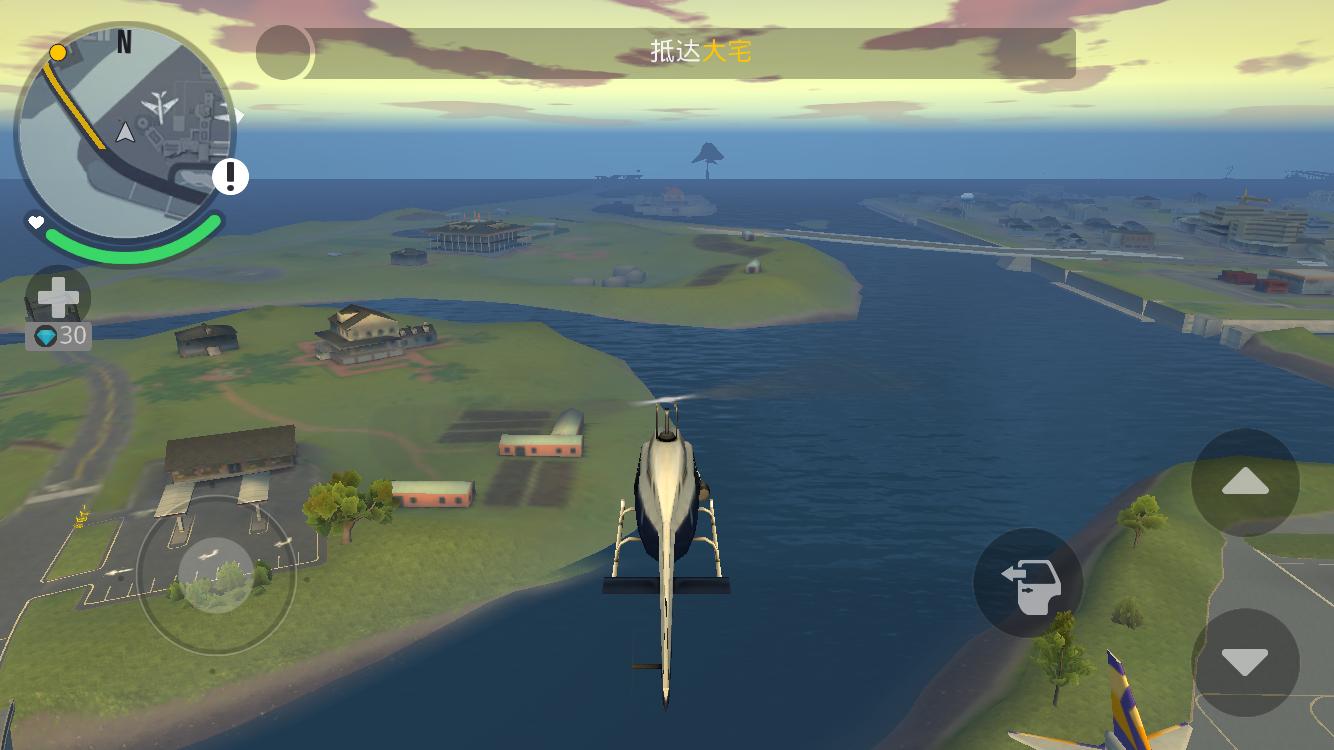The width and height of the screenshot is (1334, 750).
Task: Tap the virtual movement joystick
Action: [x=216, y=574]
